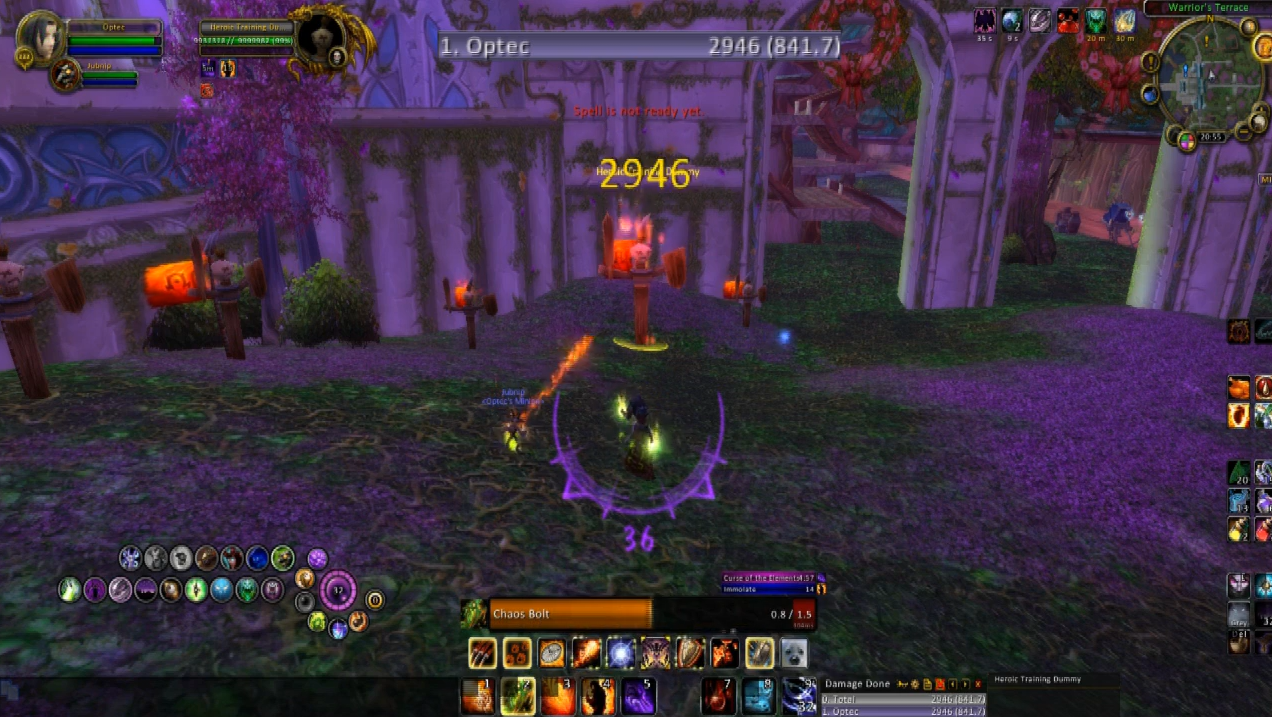The height and width of the screenshot is (717, 1272).
Task: Cast the green ability in slot 2
Action: coord(518,696)
